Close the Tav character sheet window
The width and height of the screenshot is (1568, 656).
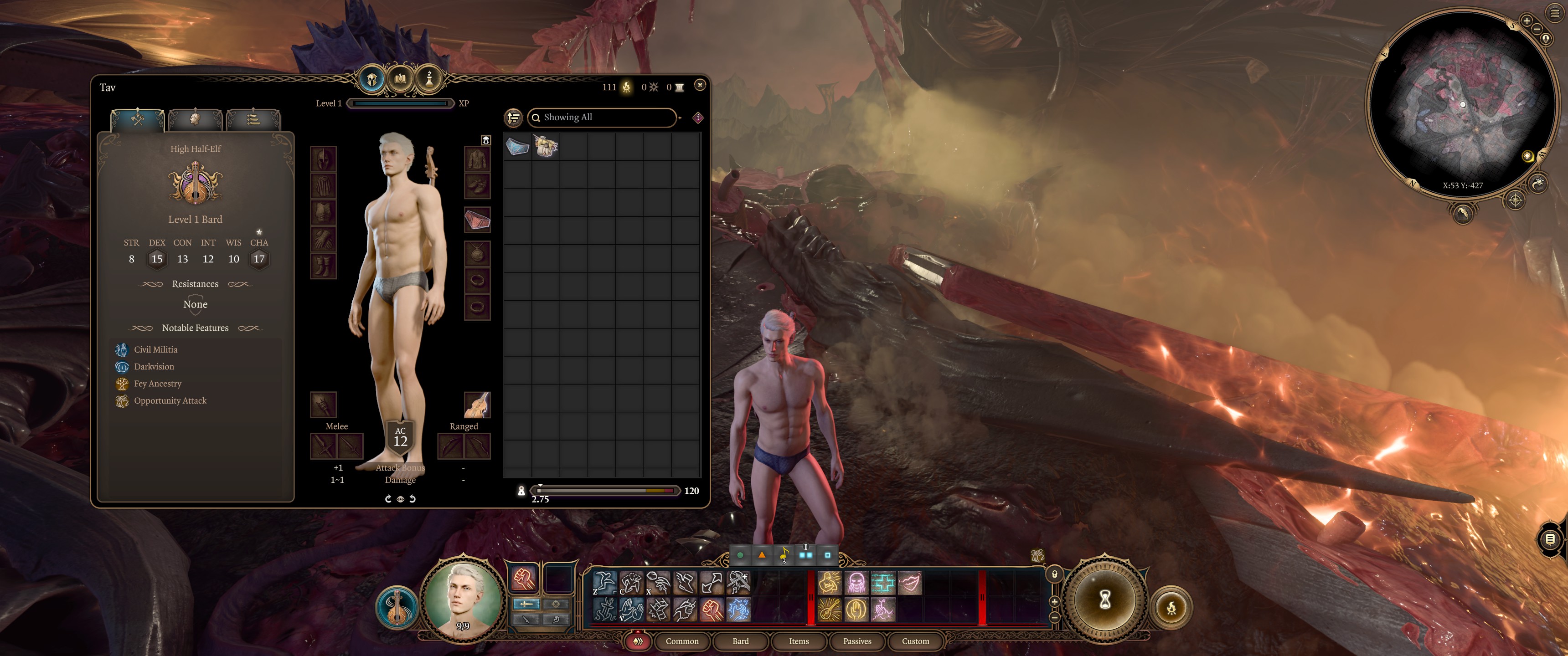(x=699, y=85)
